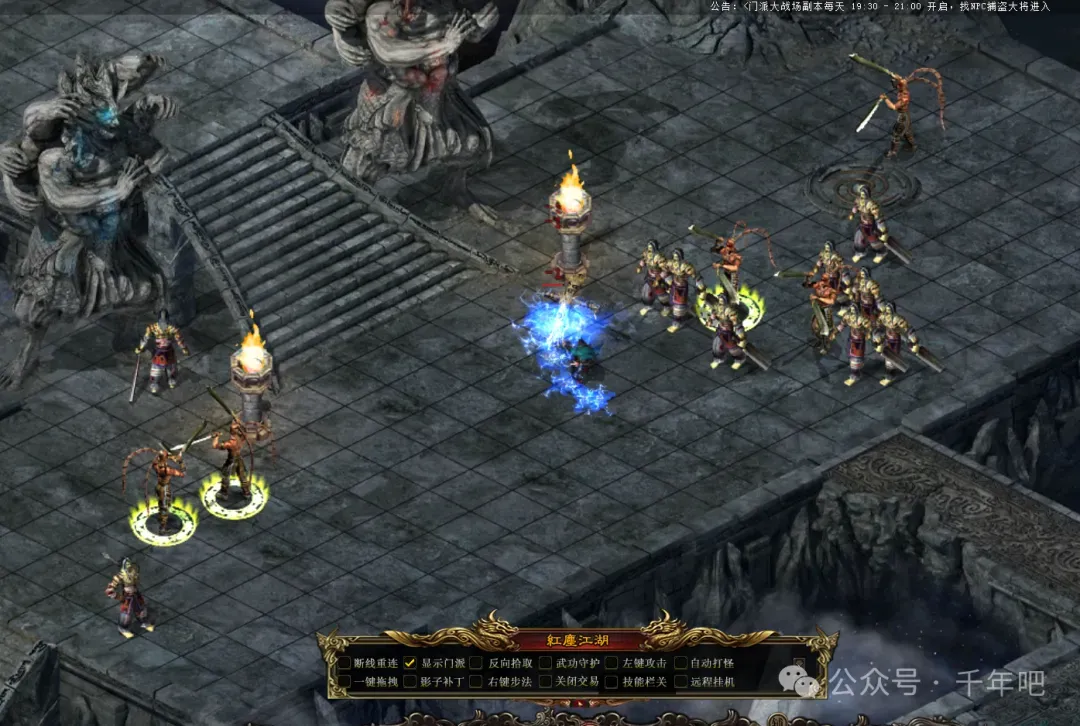Viewport: 1080px width, 726px height.
Task: Tick the 反向拾取 checkbox
Action: [x=478, y=662]
